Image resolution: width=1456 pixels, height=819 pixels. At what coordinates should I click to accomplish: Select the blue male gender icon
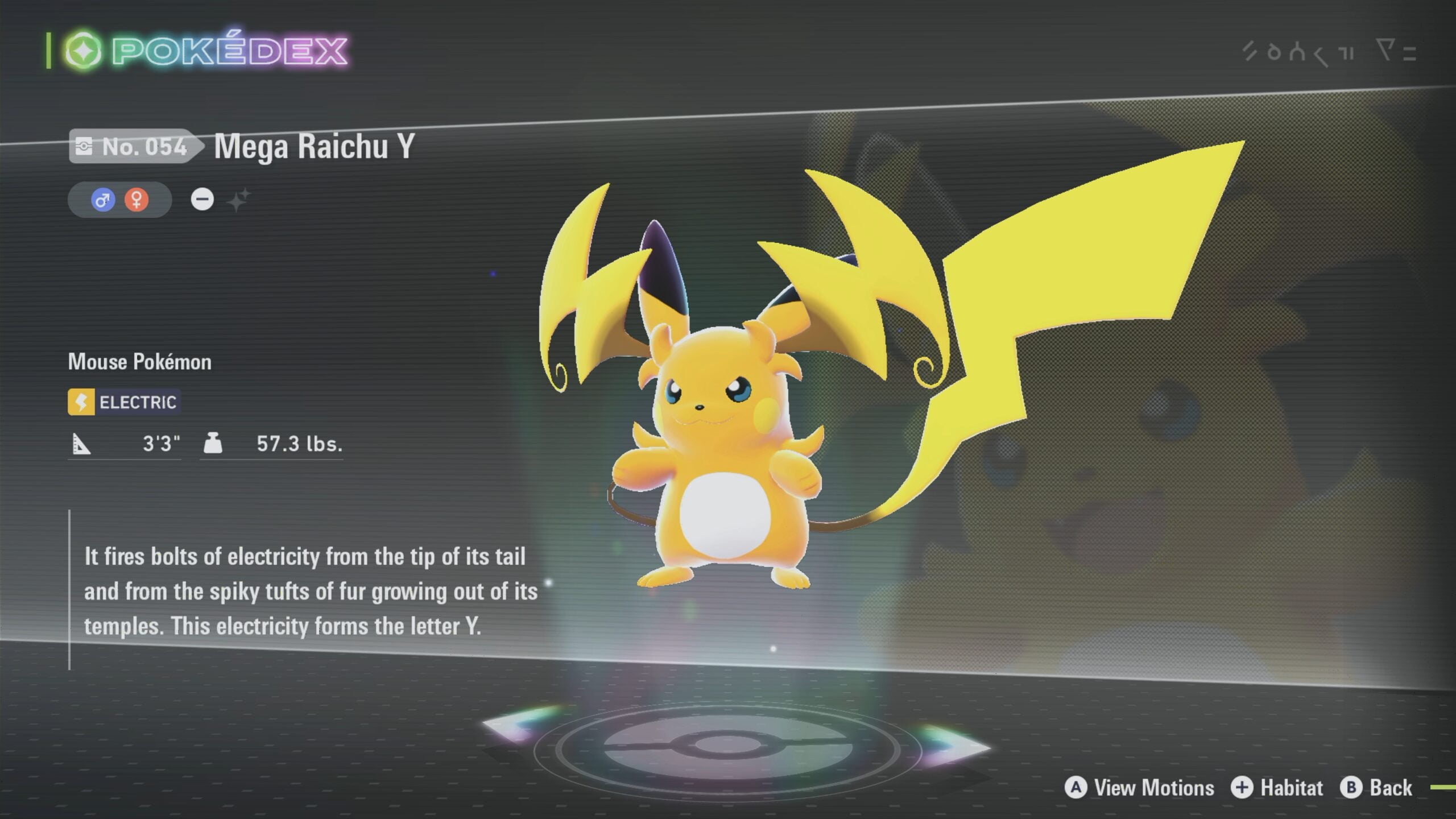coord(103,200)
